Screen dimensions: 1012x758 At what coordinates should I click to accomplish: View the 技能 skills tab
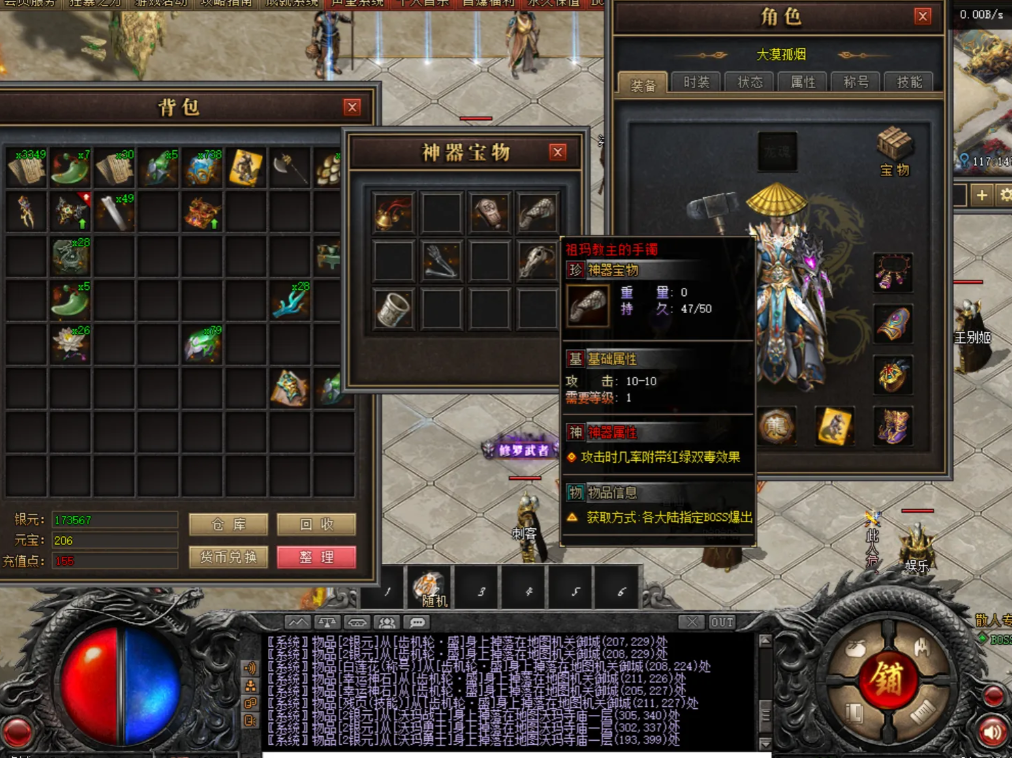tap(910, 82)
